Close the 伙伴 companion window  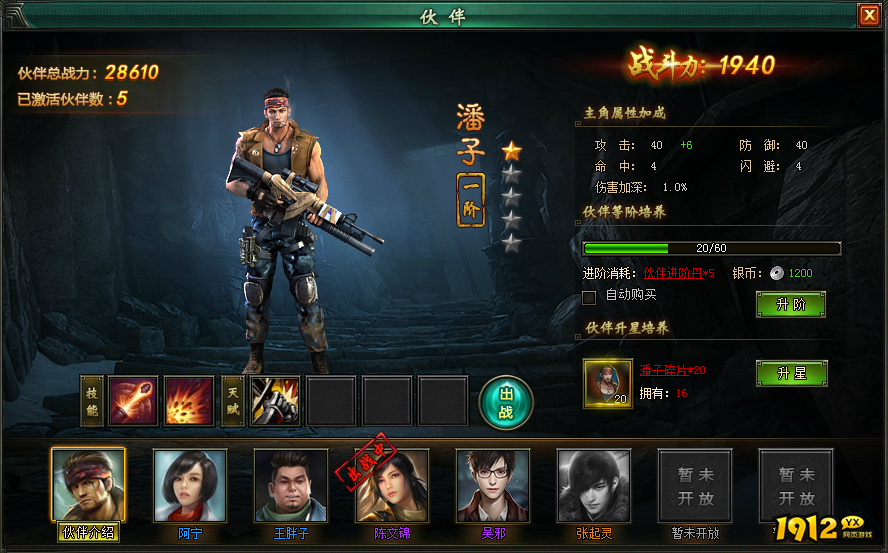tap(868, 15)
